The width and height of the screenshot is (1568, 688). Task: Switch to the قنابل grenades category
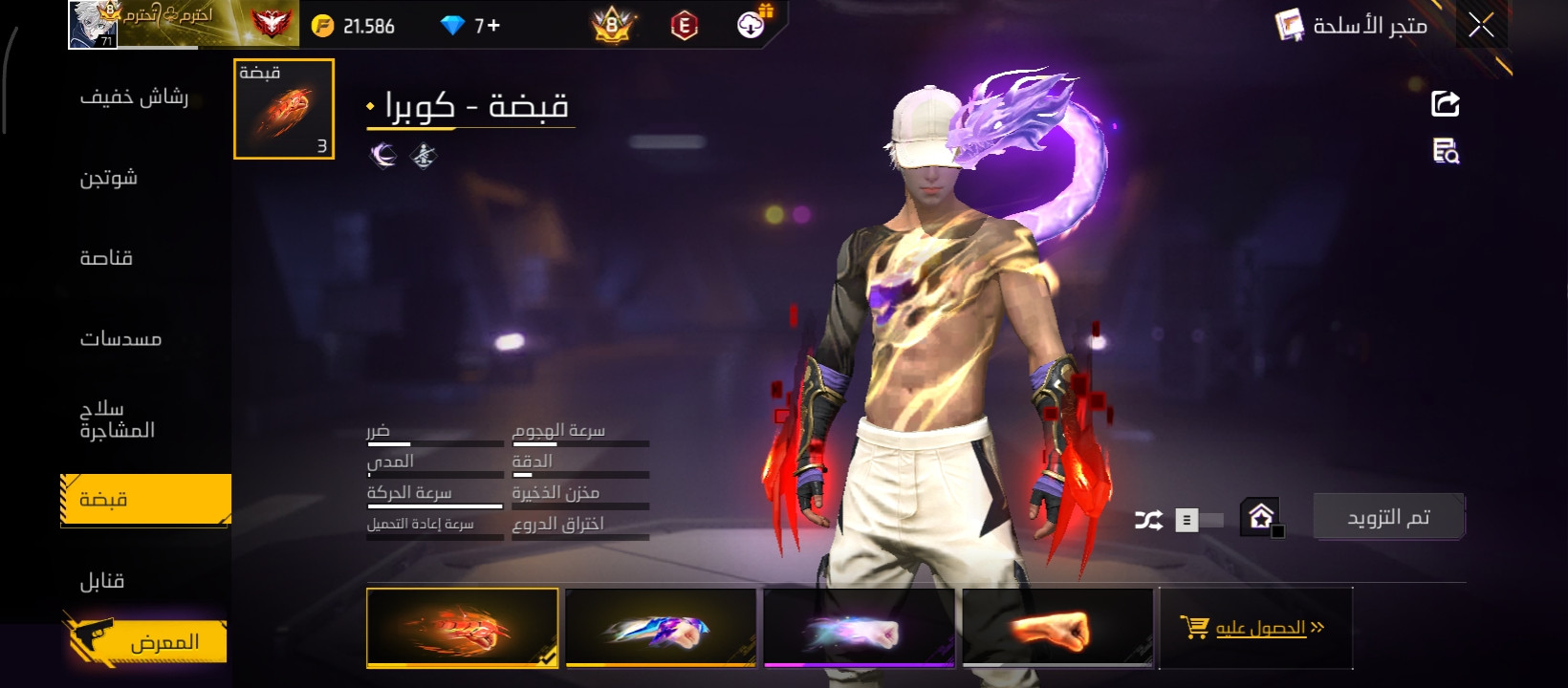102,581
